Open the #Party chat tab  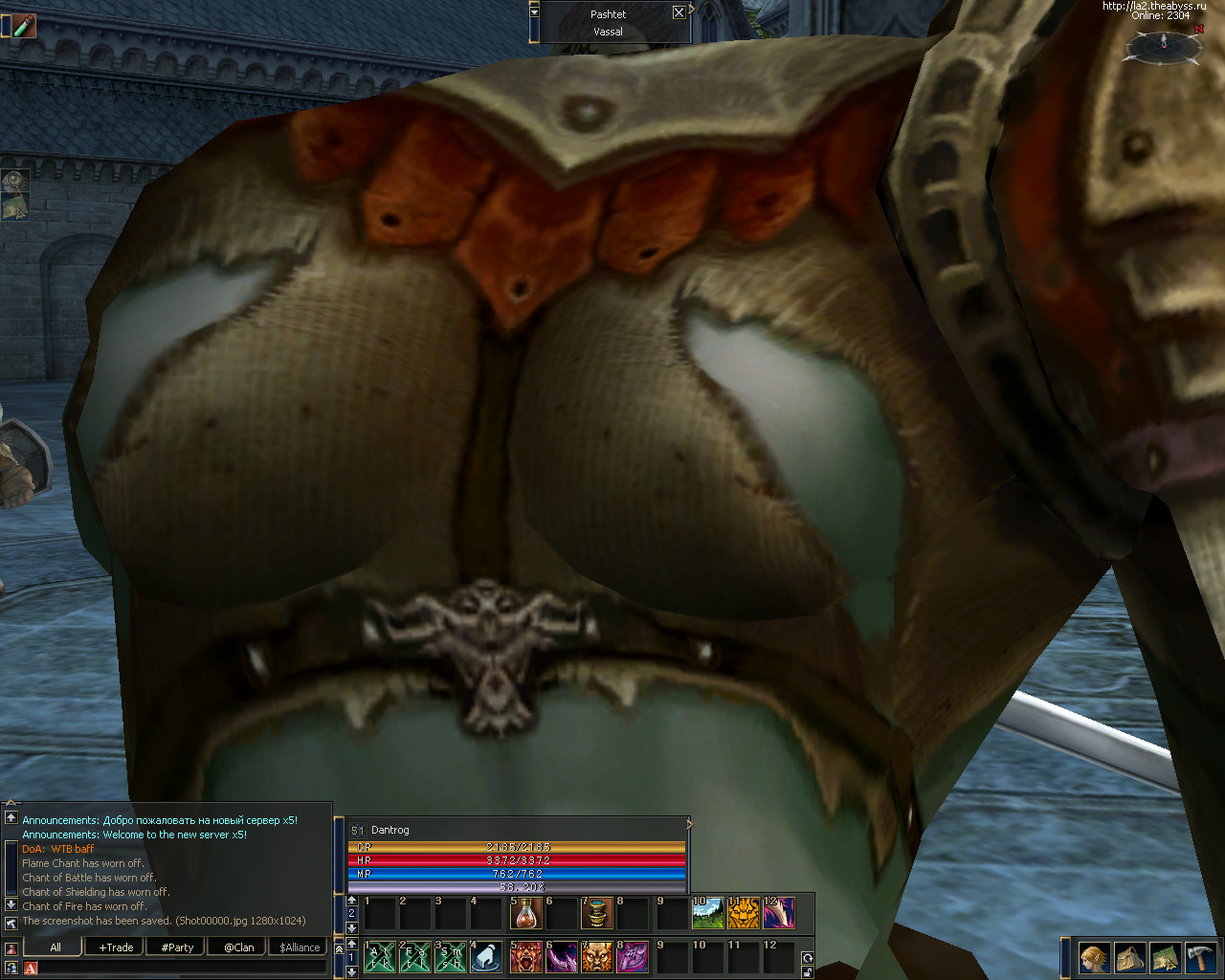coord(177,947)
